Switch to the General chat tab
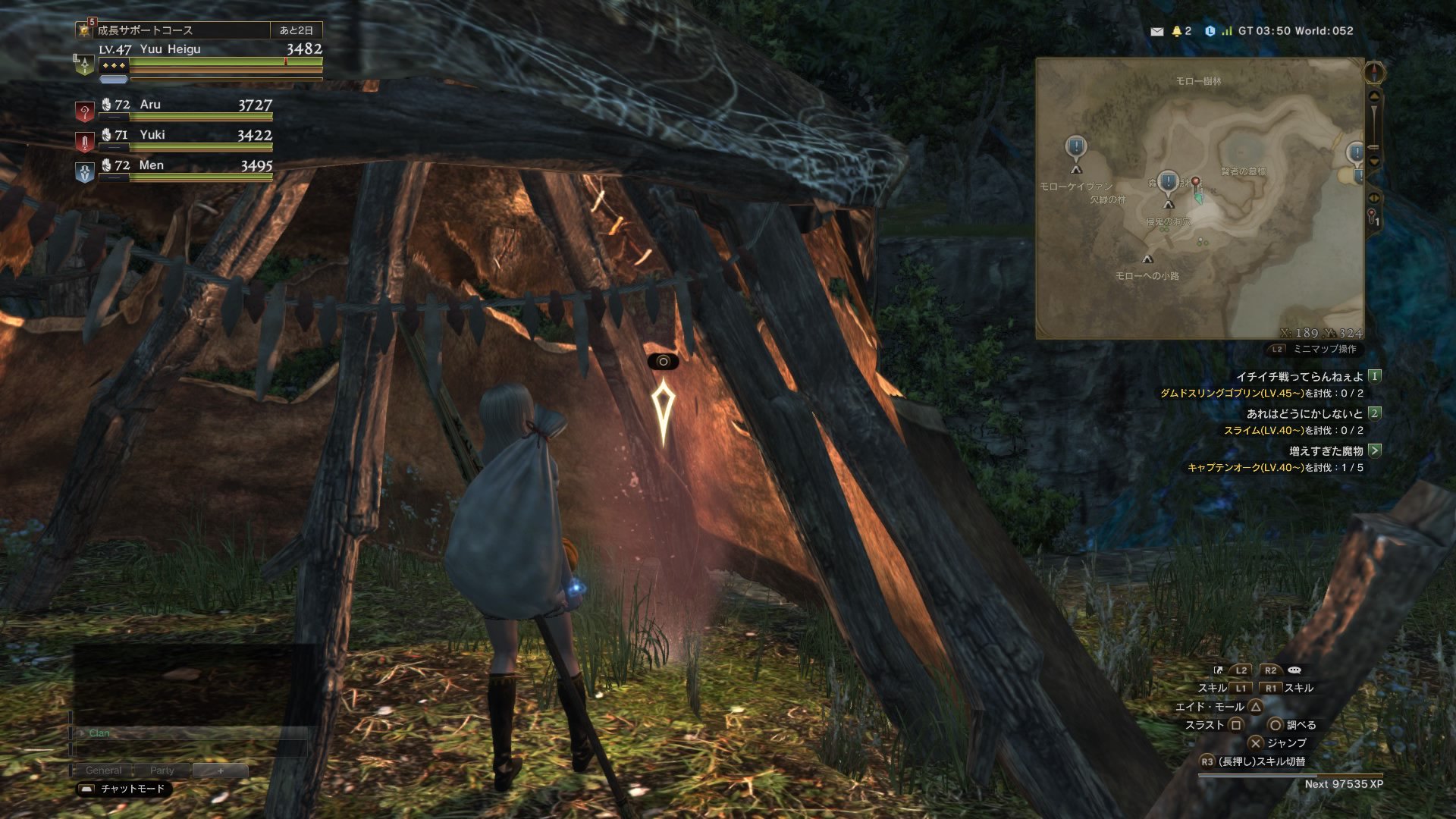Image resolution: width=1456 pixels, height=819 pixels. pyautogui.click(x=103, y=770)
